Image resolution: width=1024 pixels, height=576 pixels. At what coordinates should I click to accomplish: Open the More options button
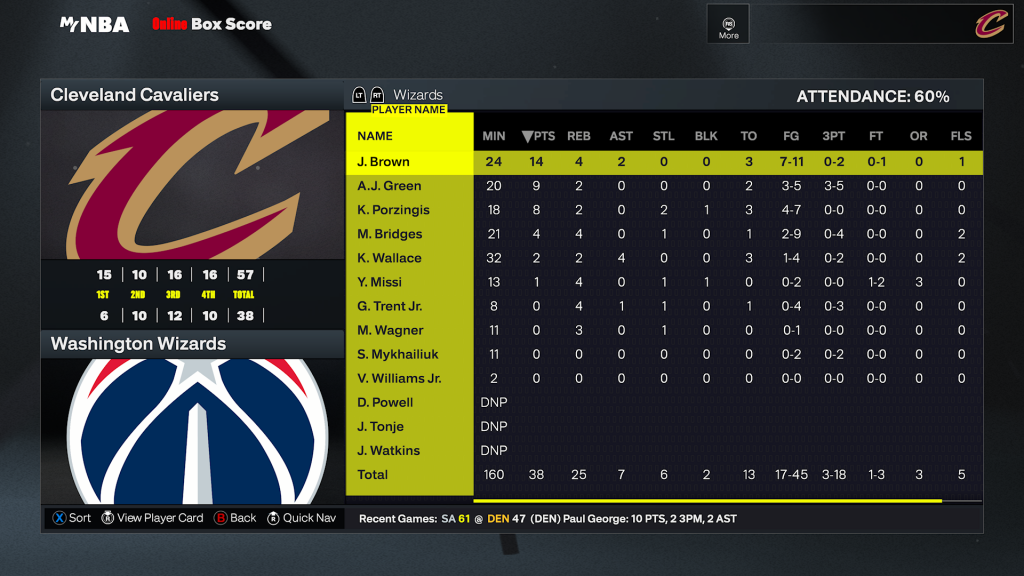click(729, 25)
